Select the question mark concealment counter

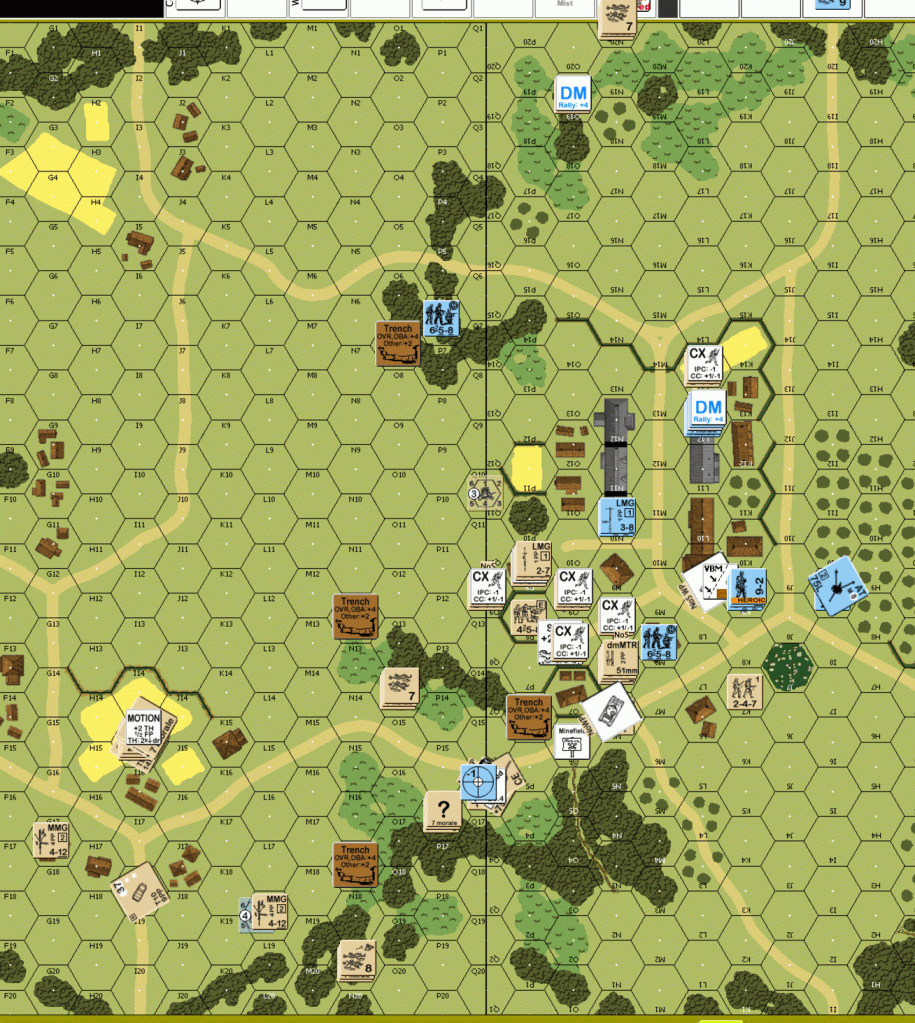[443, 809]
